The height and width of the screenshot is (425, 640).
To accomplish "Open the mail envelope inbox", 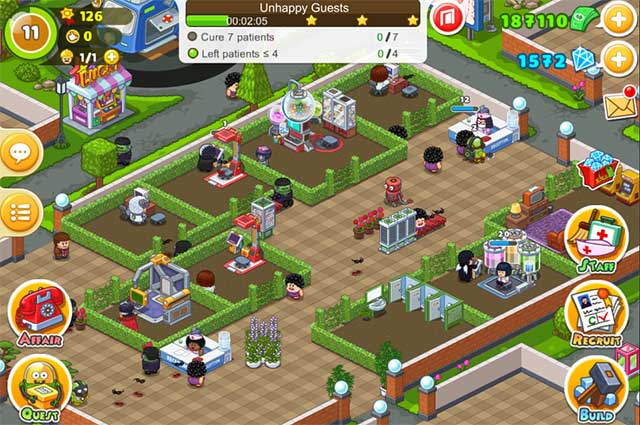I will coord(619,101).
